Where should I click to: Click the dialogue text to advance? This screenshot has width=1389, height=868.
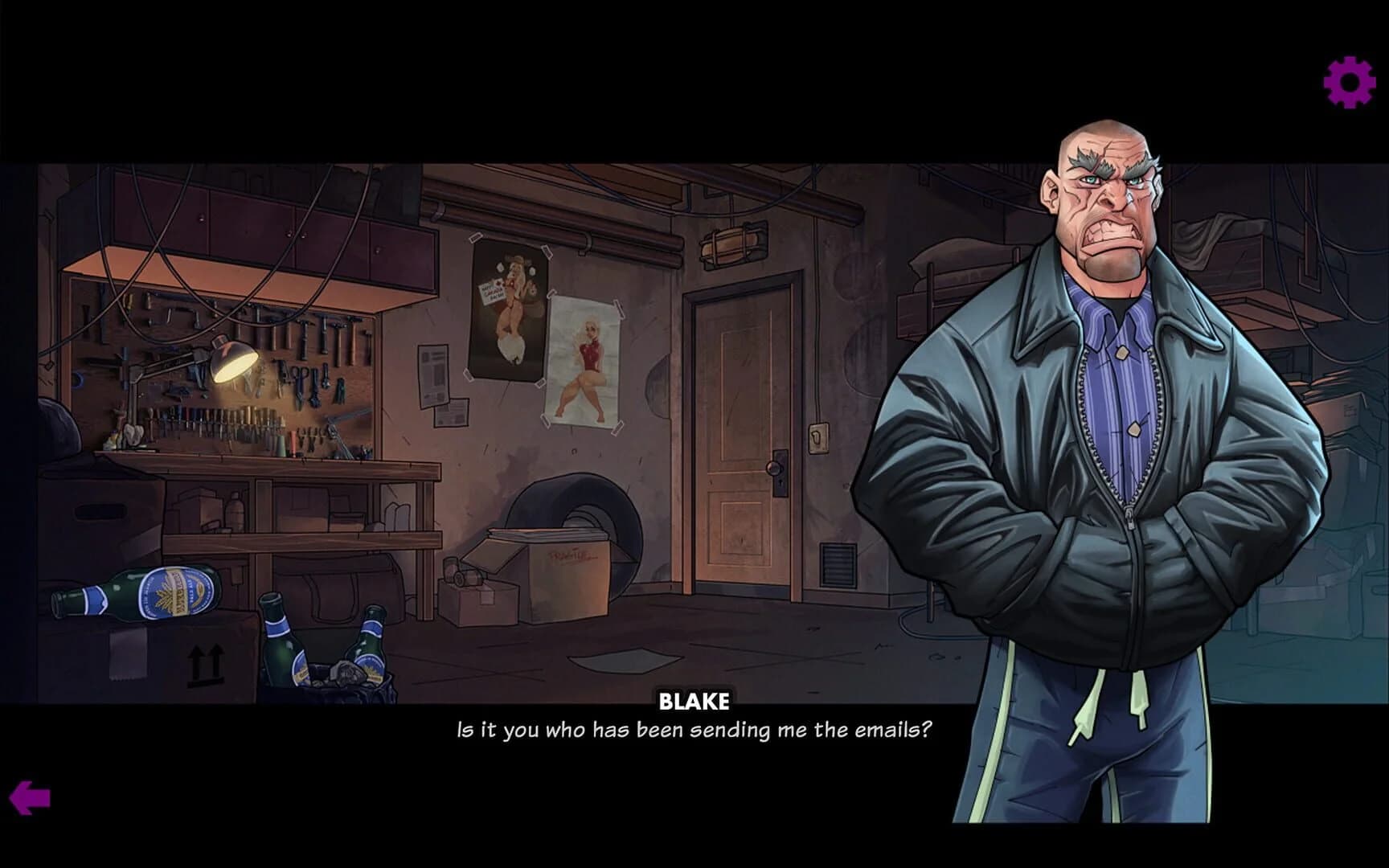point(694,728)
